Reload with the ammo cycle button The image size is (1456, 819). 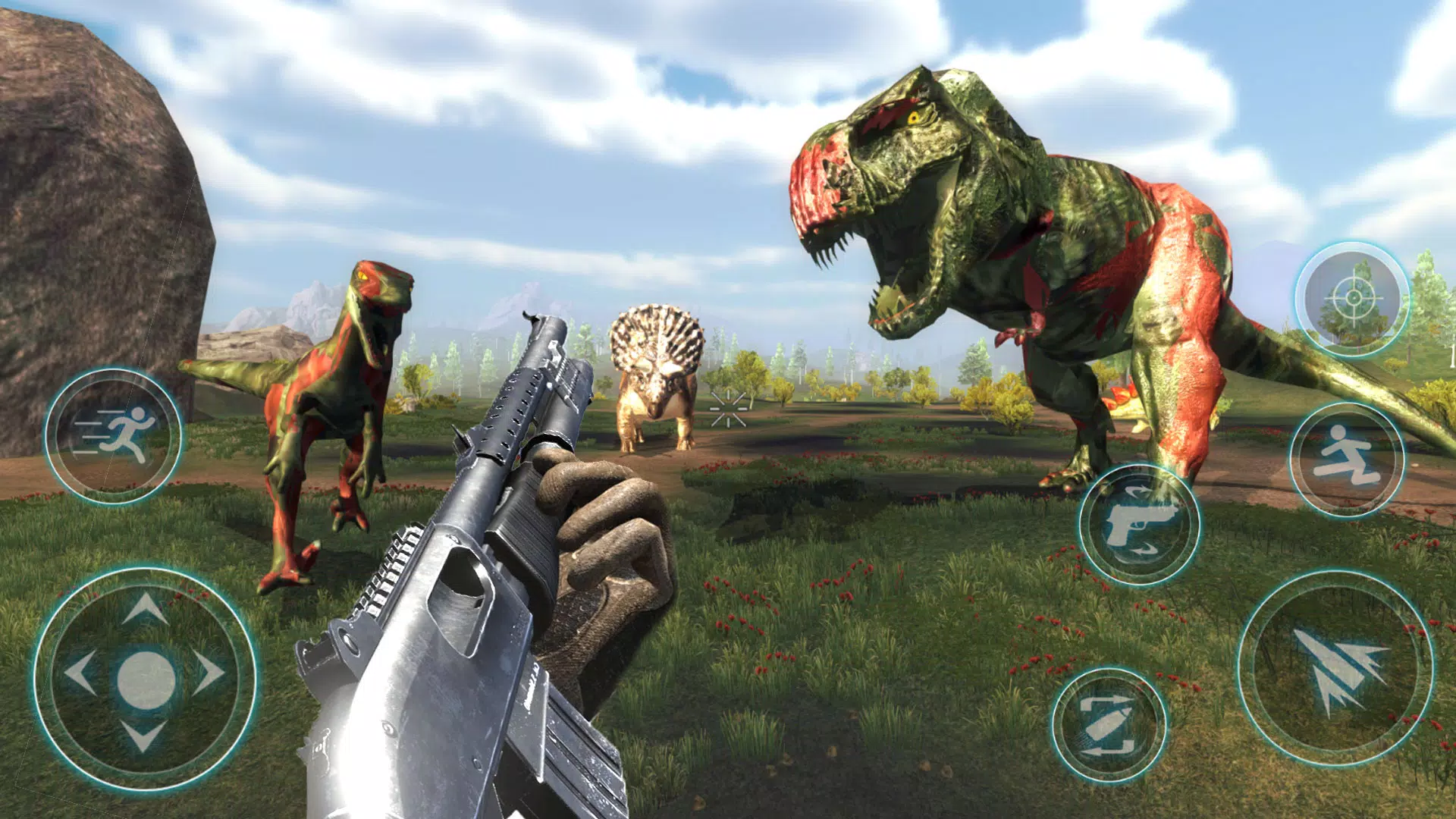pos(1109,726)
